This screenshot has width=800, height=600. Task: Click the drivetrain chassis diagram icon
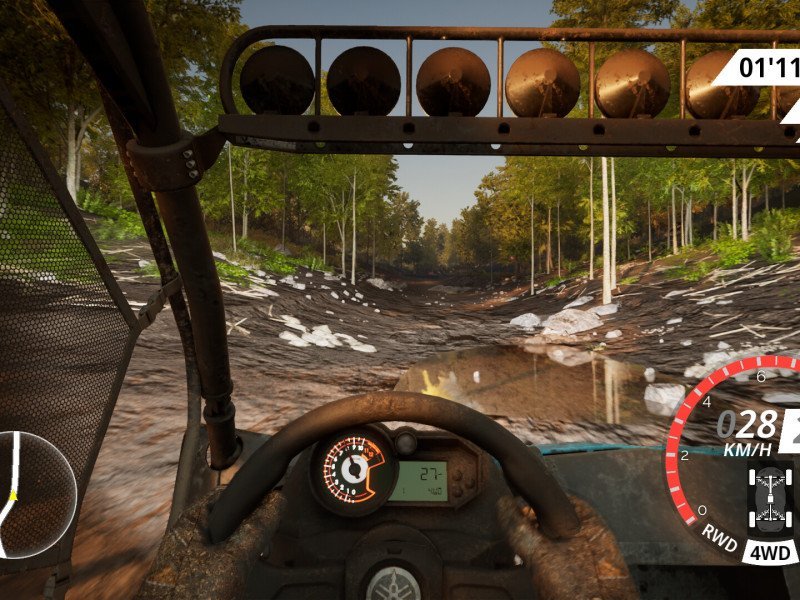(769, 497)
